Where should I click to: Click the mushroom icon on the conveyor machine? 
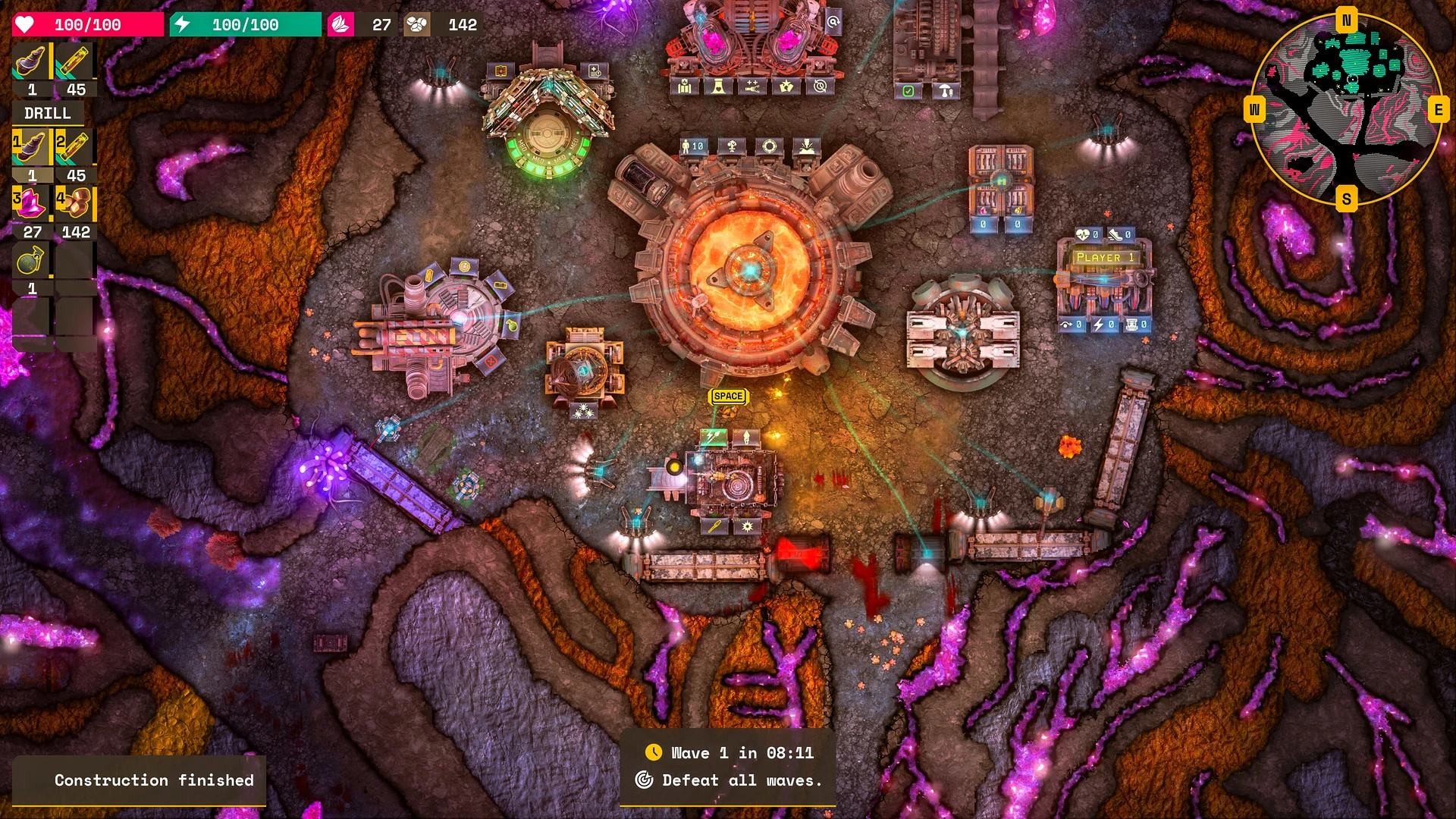click(x=946, y=90)
